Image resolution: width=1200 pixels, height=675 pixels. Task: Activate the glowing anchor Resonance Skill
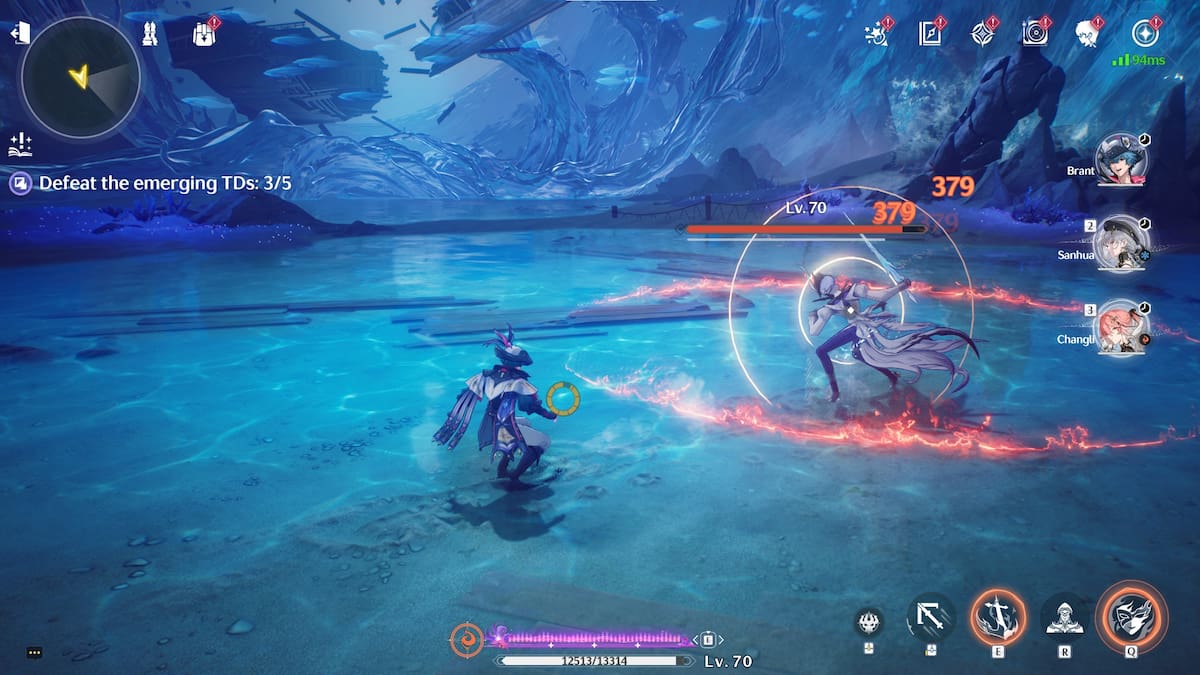coord(997,614)
